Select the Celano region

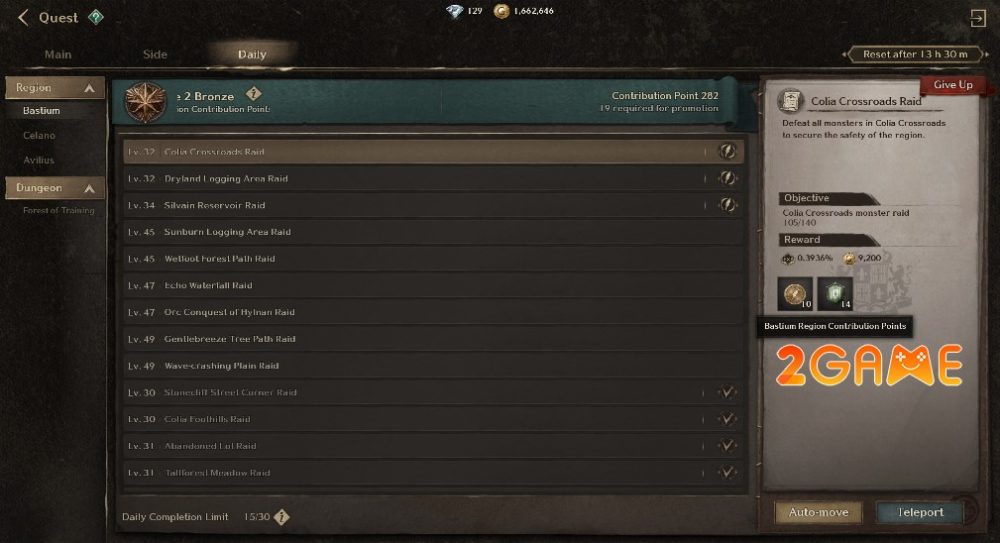tap(39, 135)
